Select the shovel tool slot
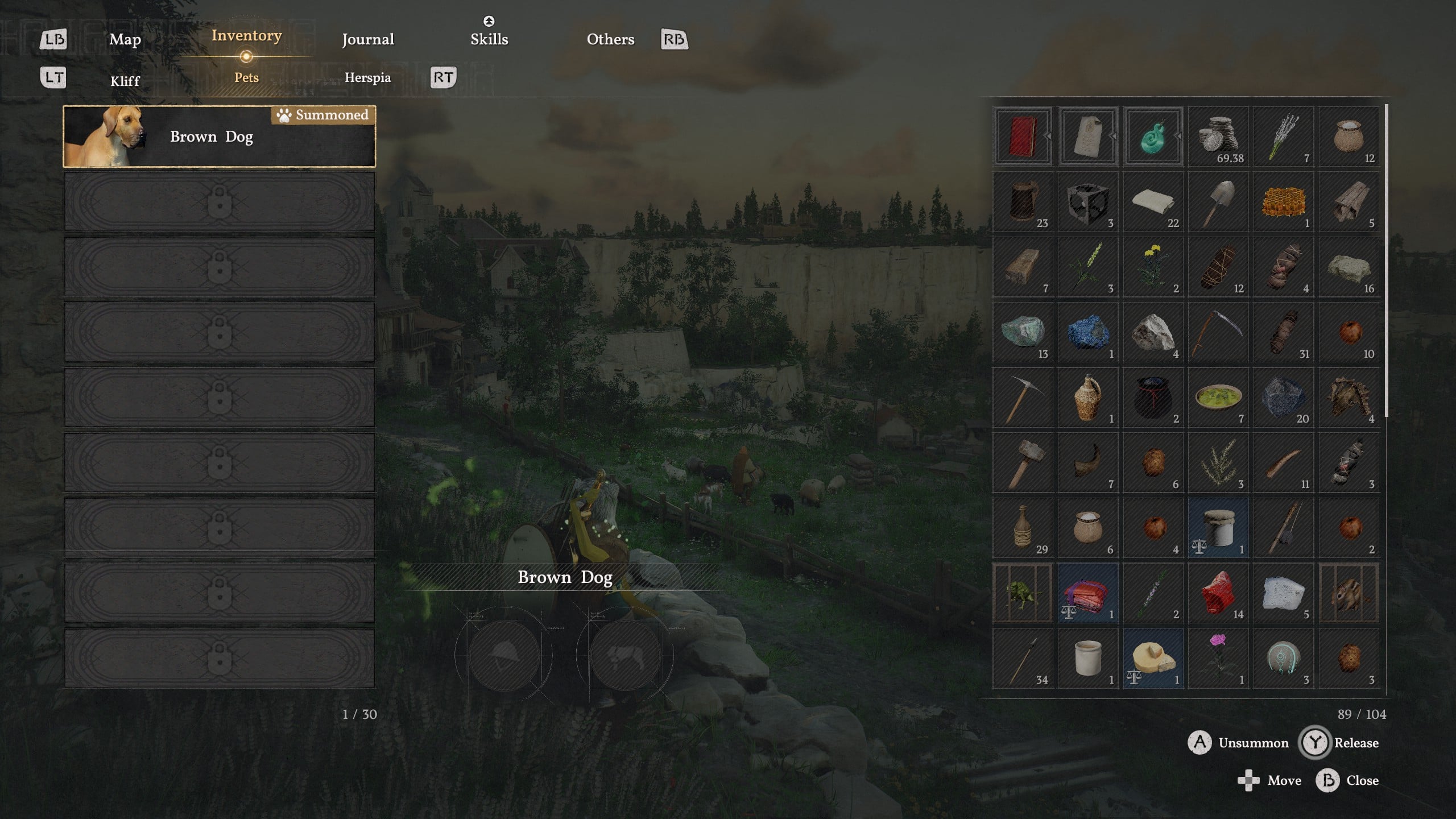The height and width of the screenshot is (819, 1456). 1218,202
